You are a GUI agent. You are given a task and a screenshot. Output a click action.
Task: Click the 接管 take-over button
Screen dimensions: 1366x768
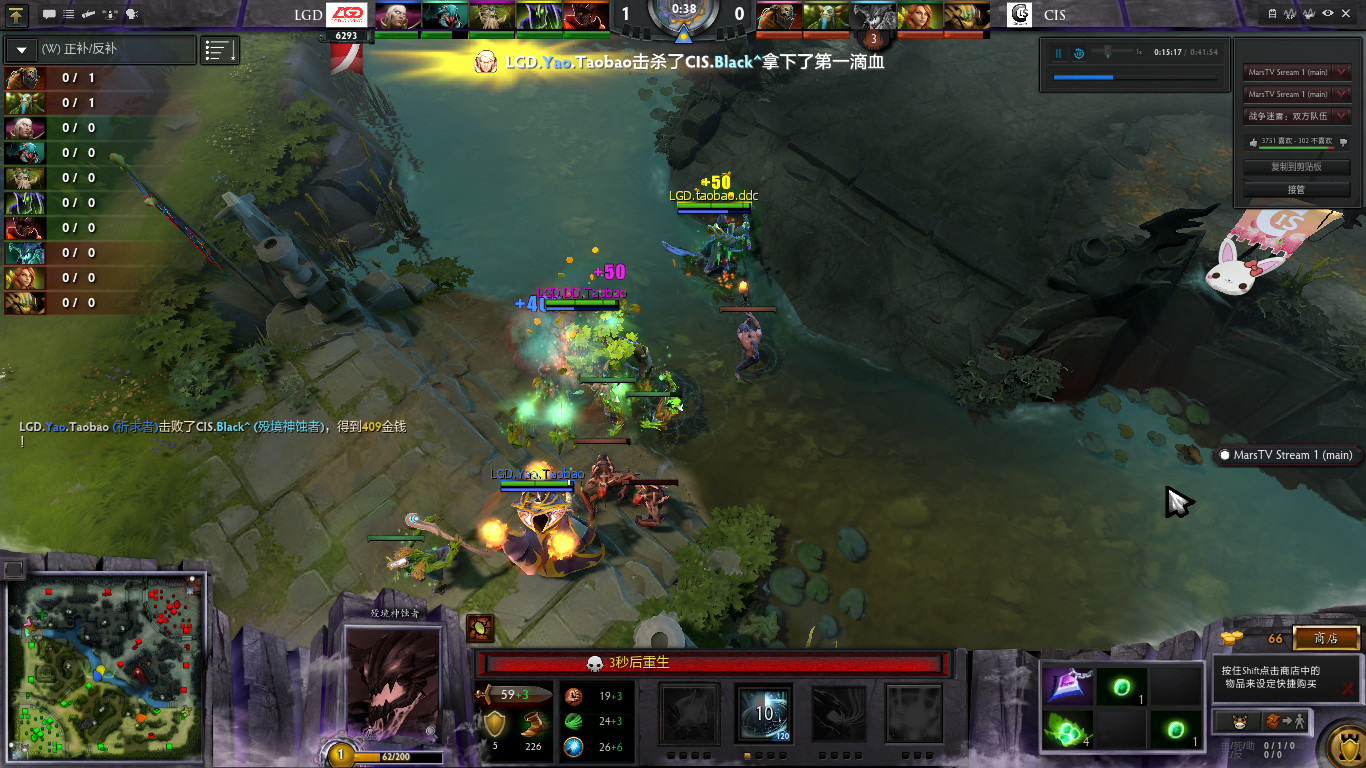click(x=1296, y=189)
